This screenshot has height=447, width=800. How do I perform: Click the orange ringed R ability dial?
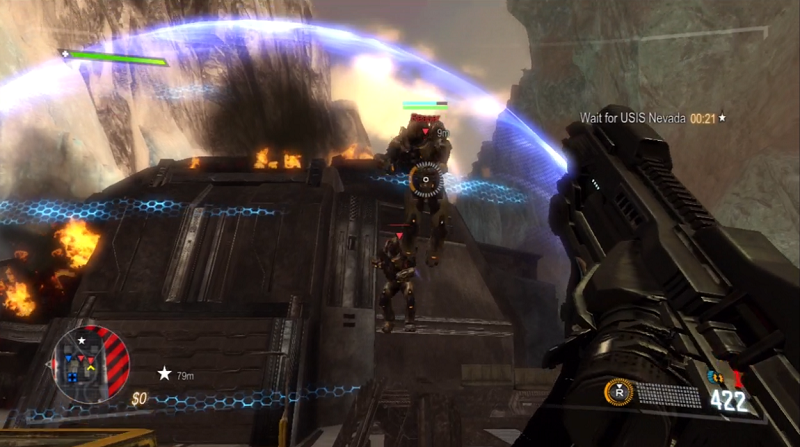point(619,393)
